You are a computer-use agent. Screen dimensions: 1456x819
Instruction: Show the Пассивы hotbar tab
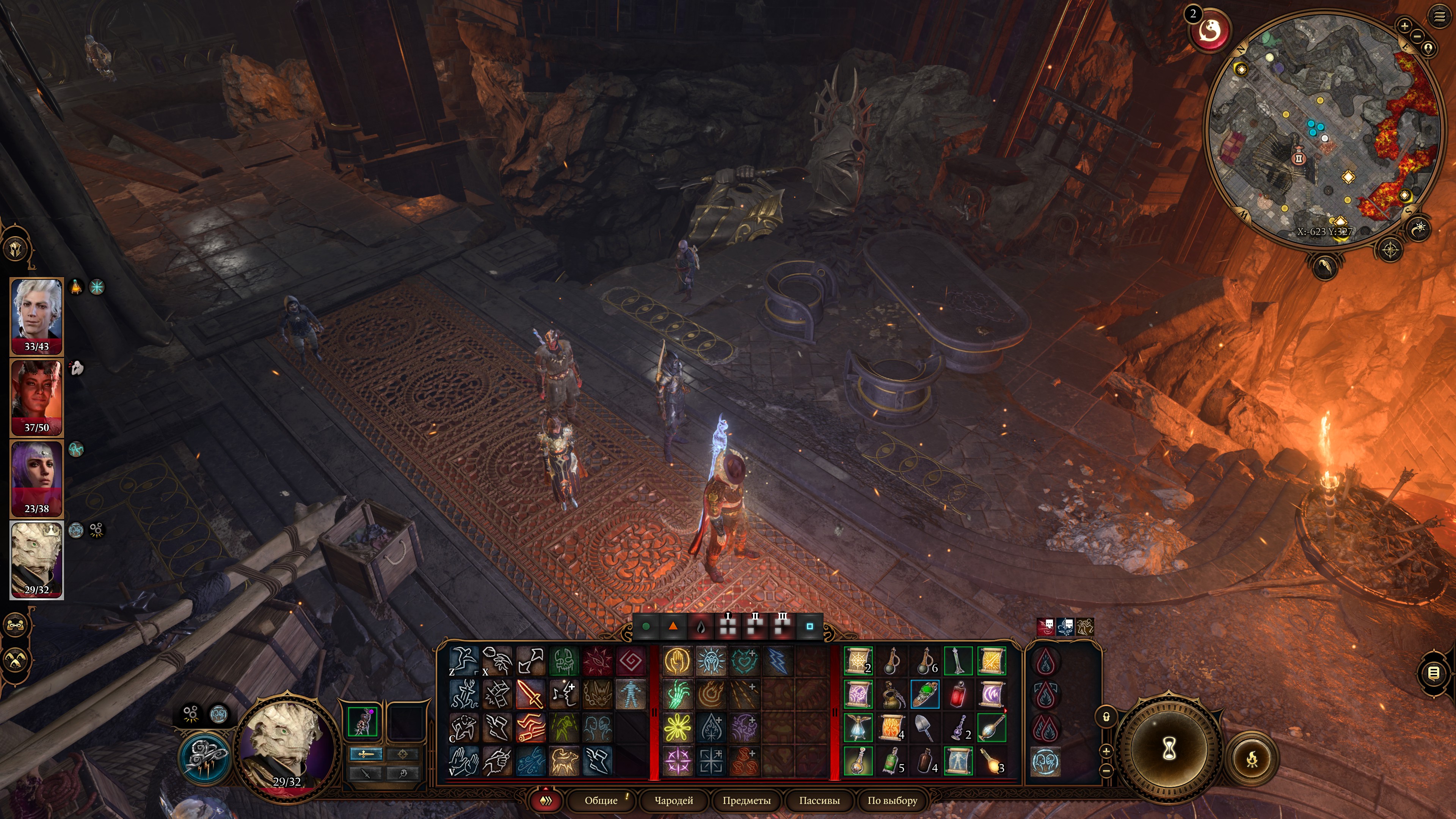[x=819, y=800]
